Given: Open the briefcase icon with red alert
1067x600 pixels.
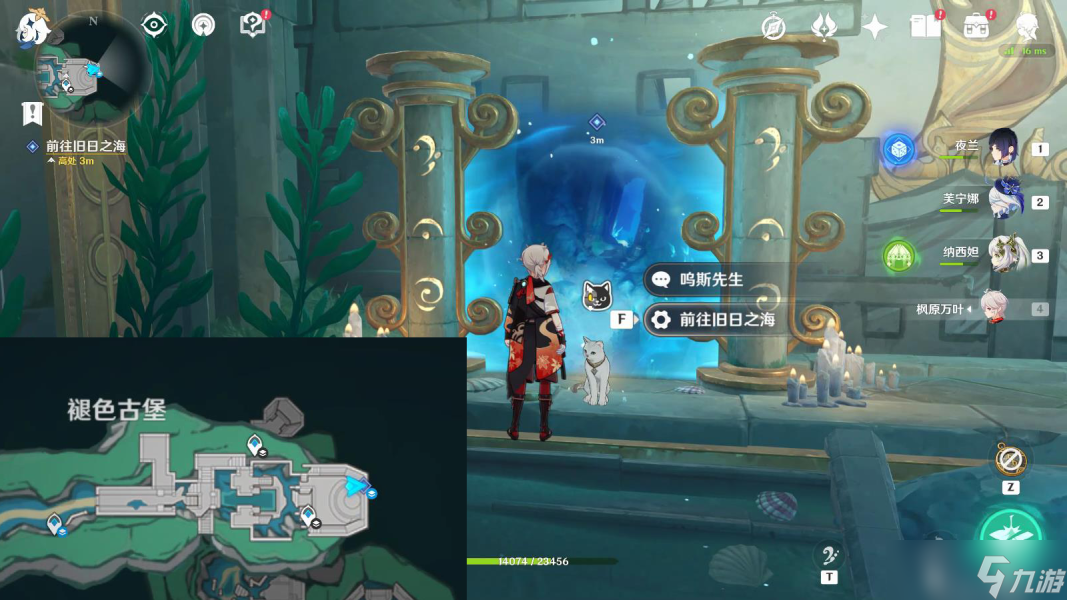Looking at the screenshot, I should point(977,27).
